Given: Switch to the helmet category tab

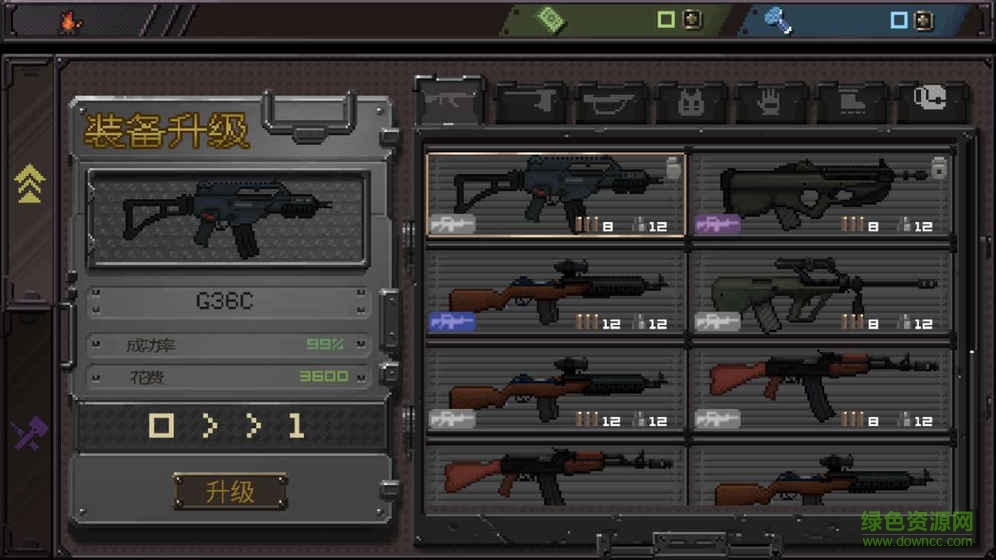Looking at the screenshot, I should click(611, 103).
